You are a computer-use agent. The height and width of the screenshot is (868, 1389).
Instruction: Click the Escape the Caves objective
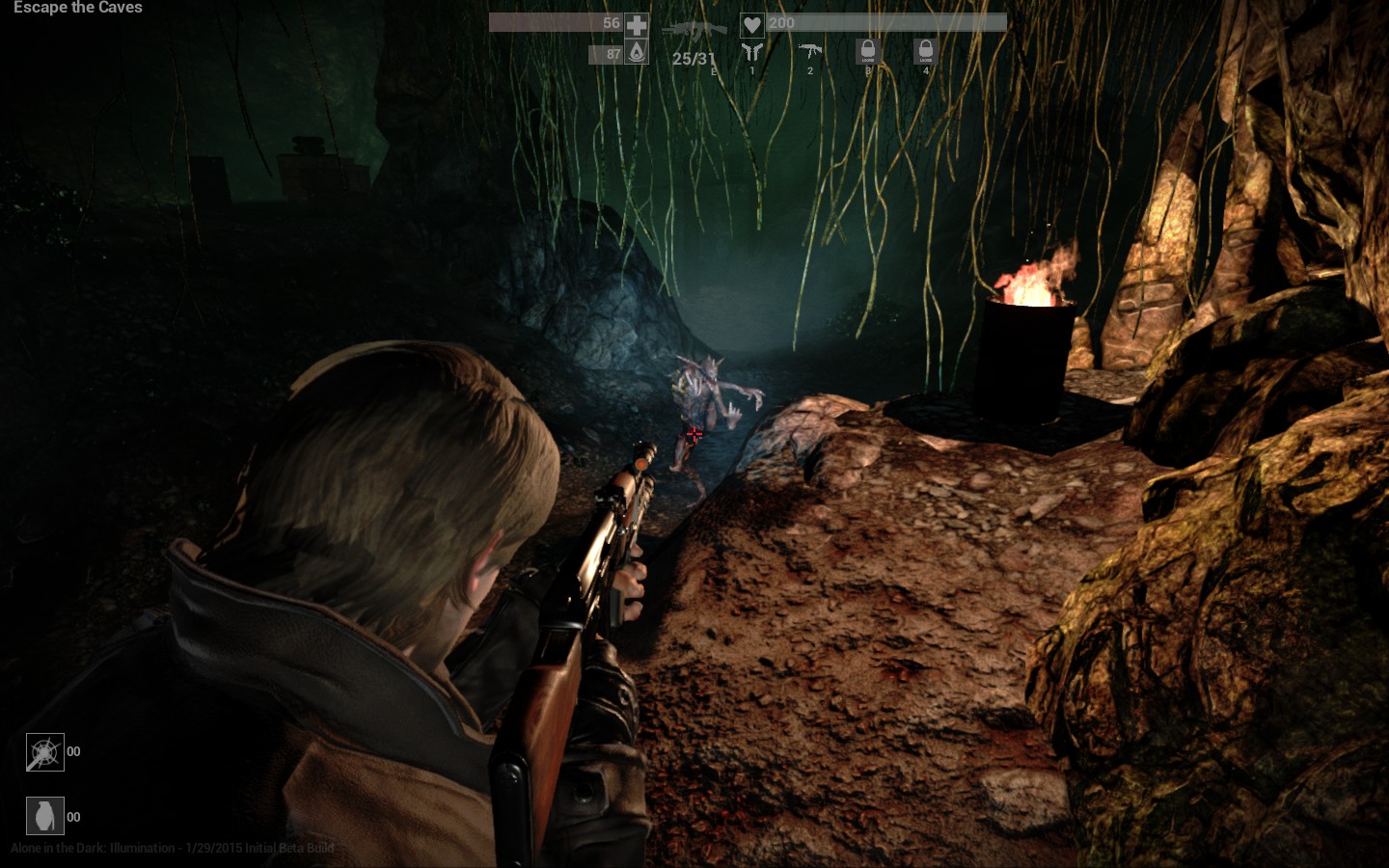tap(77, 8)
